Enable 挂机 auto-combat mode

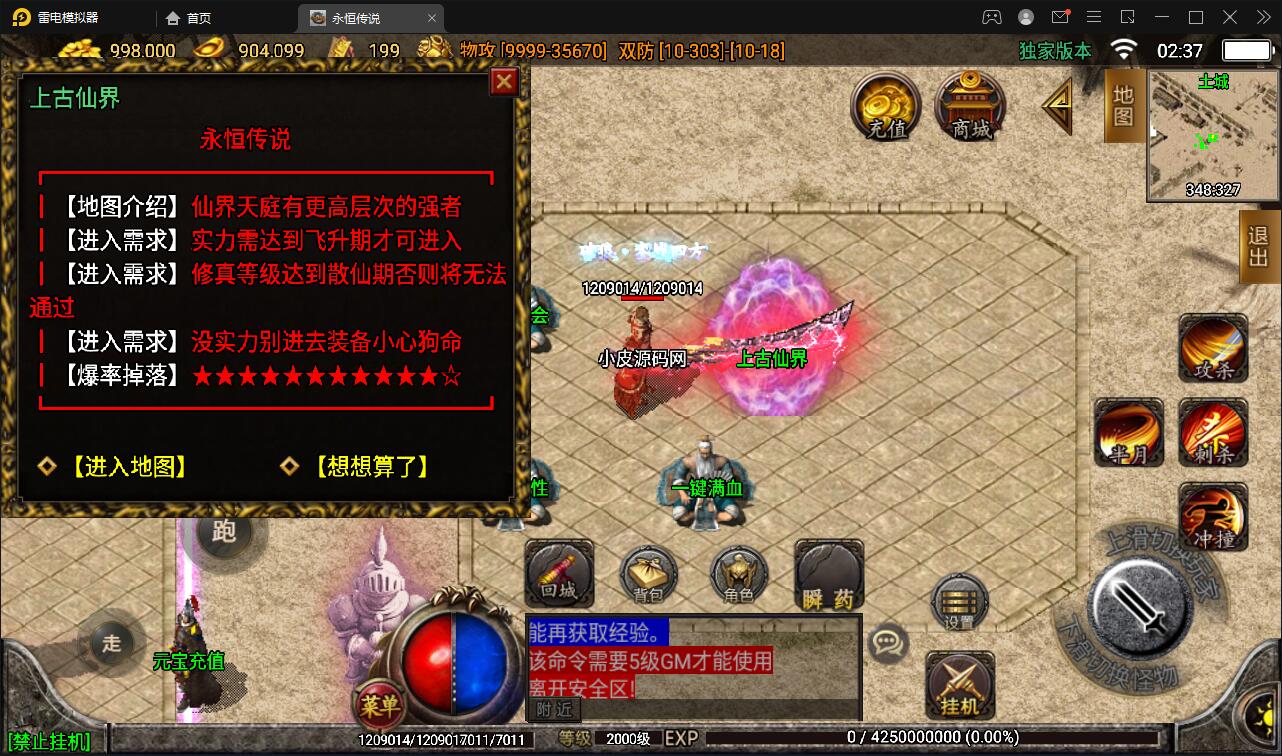coord(960,685)
